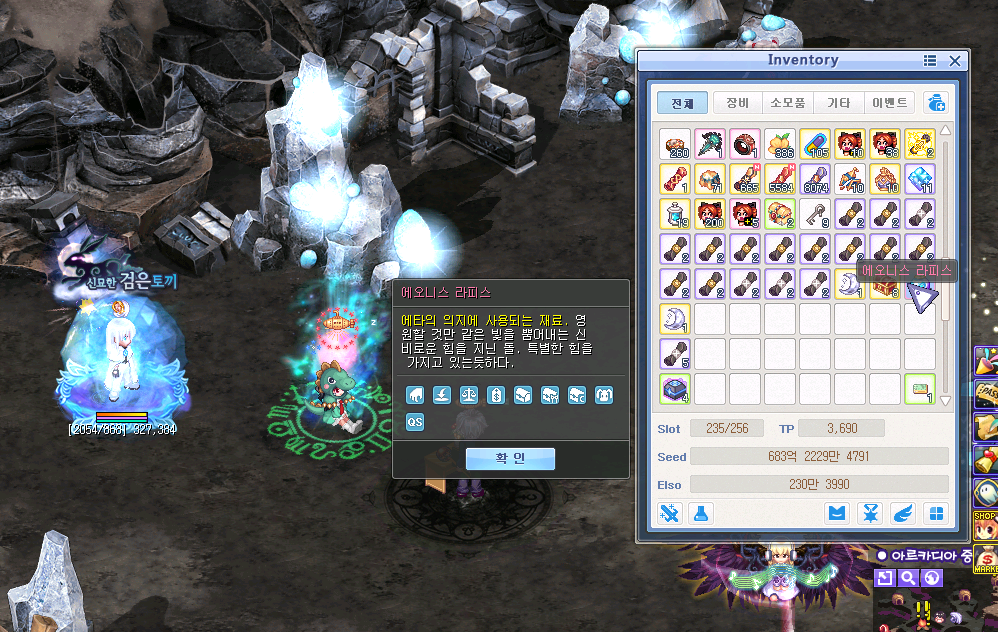Click the four-square grid icon in Inventory footer

(x=936, y=513)
